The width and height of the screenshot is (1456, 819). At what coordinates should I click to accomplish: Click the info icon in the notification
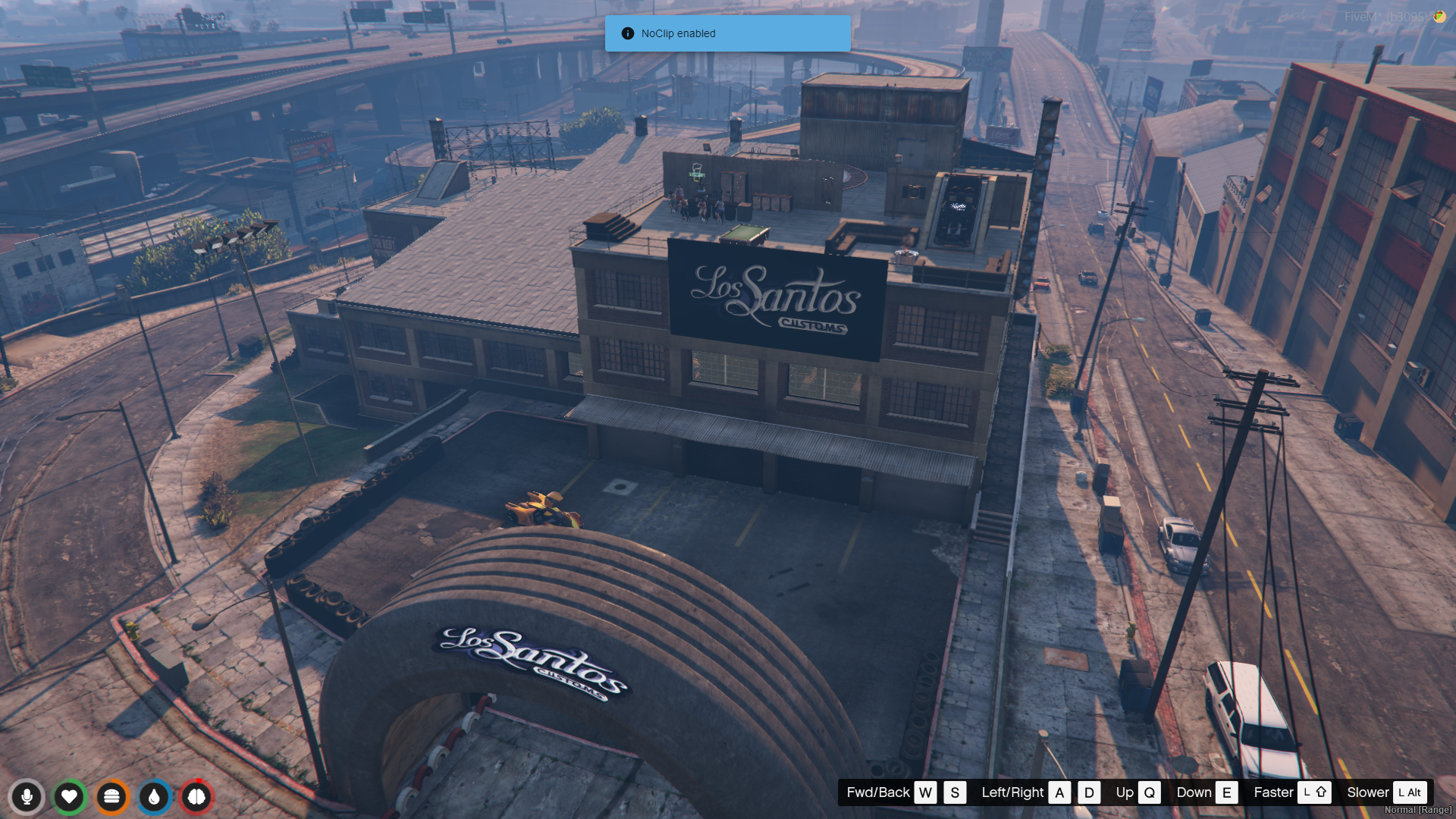coord(627,33)
